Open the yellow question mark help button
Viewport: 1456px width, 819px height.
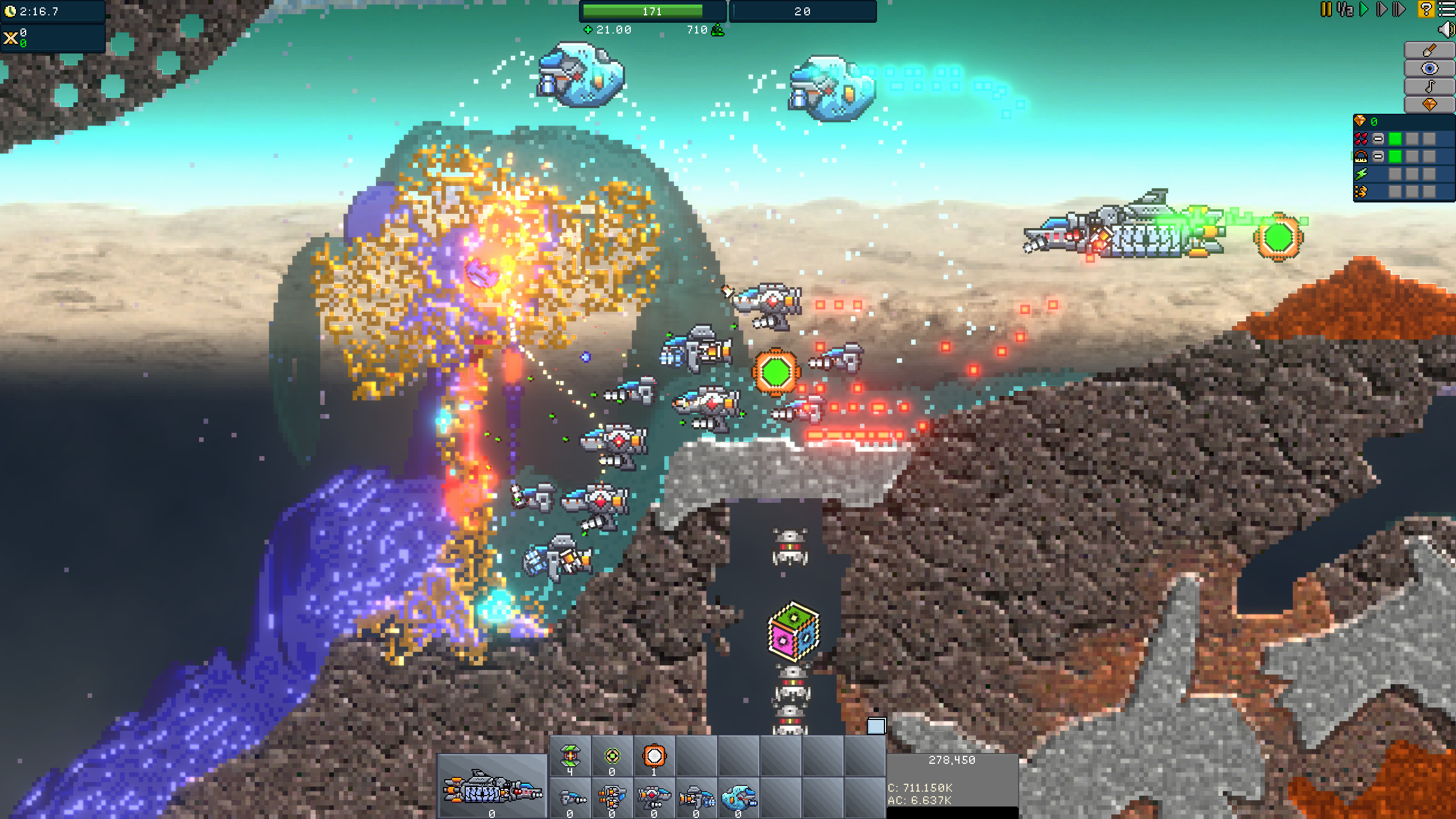tap(1426, 9)
